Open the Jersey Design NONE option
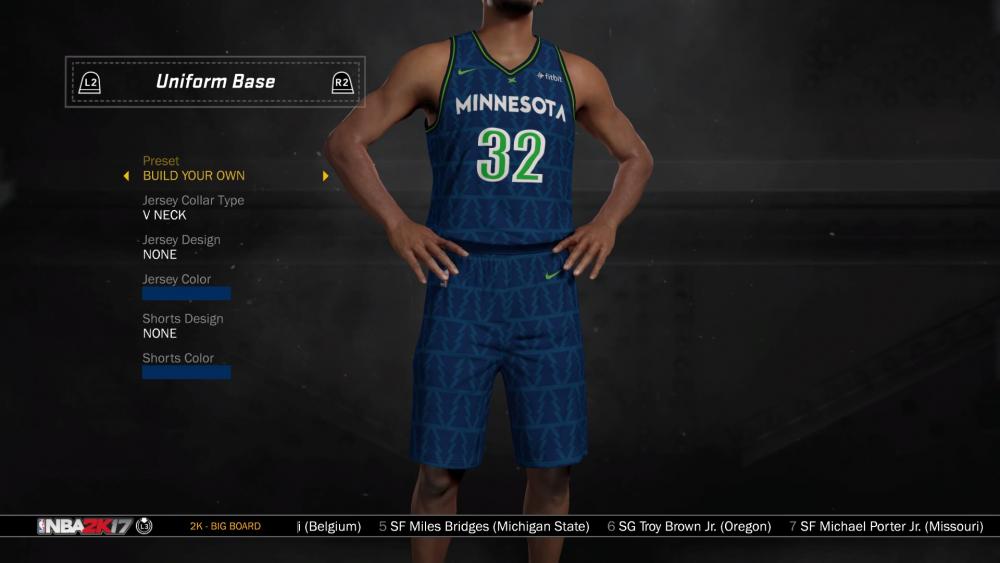Viewport: 1000px width, 563px height. [x=160, y=254]
